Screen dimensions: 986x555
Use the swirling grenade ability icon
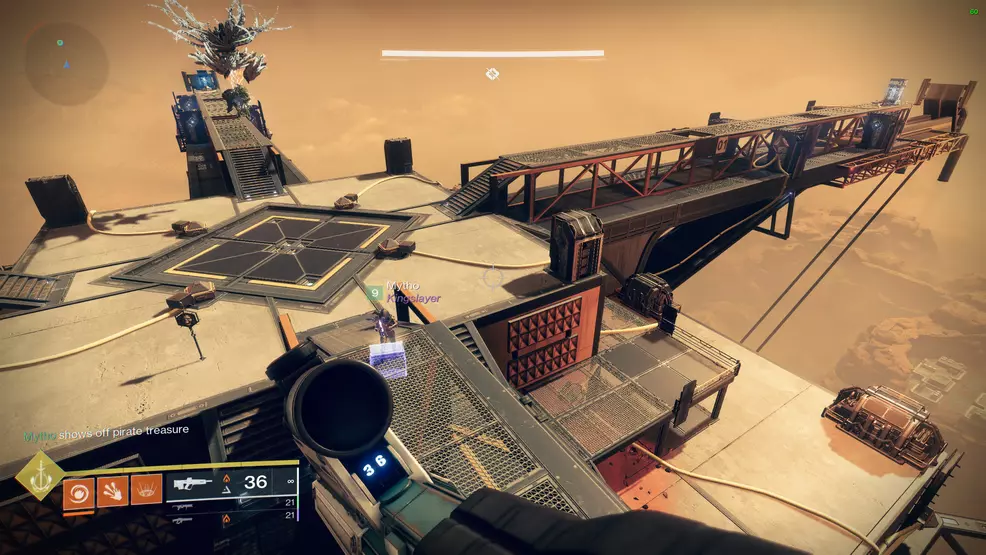click(x=79, y=490)
